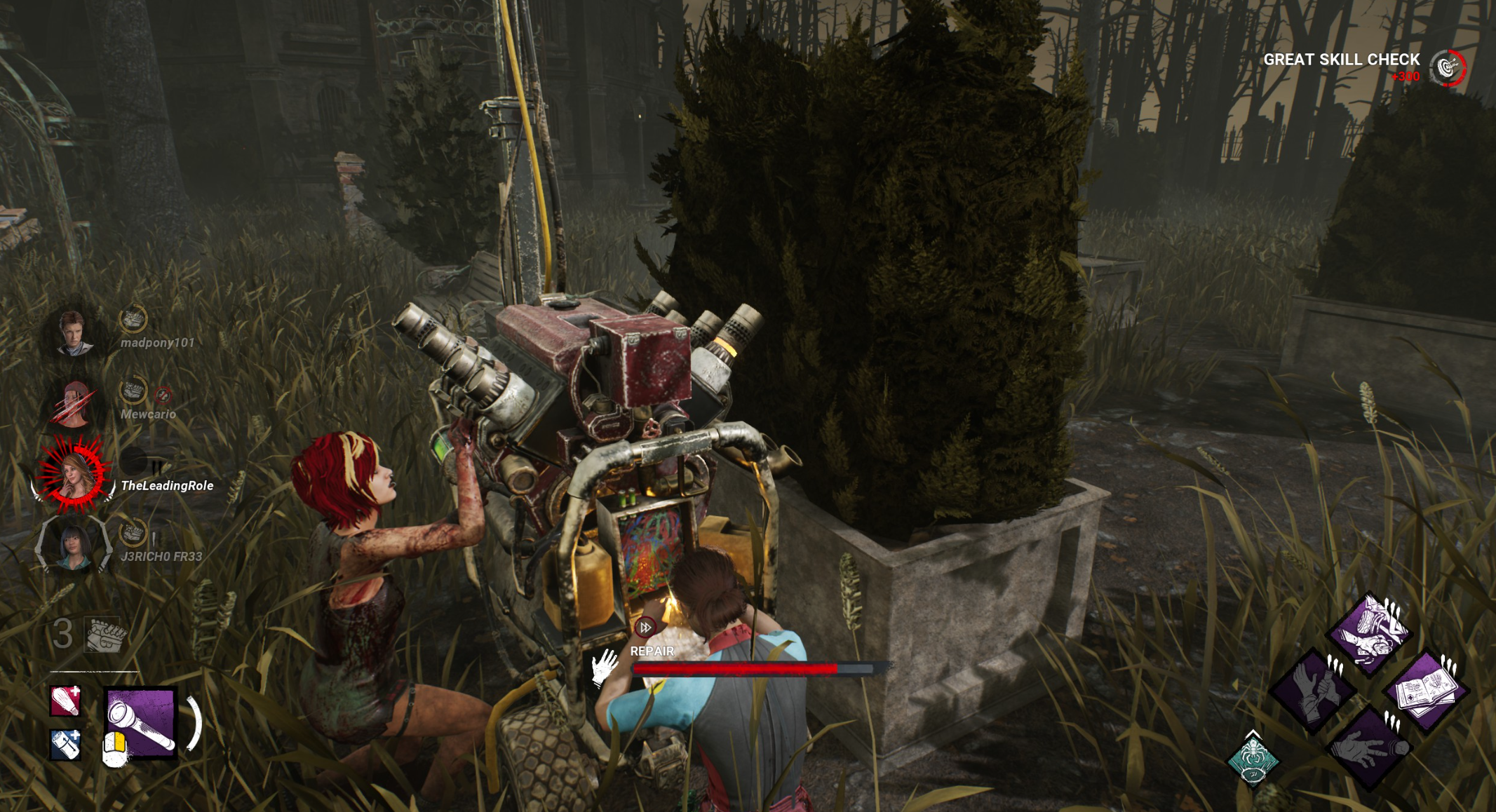
Task: Select the purple flashlight item slot
Action: tap(140, 722)
